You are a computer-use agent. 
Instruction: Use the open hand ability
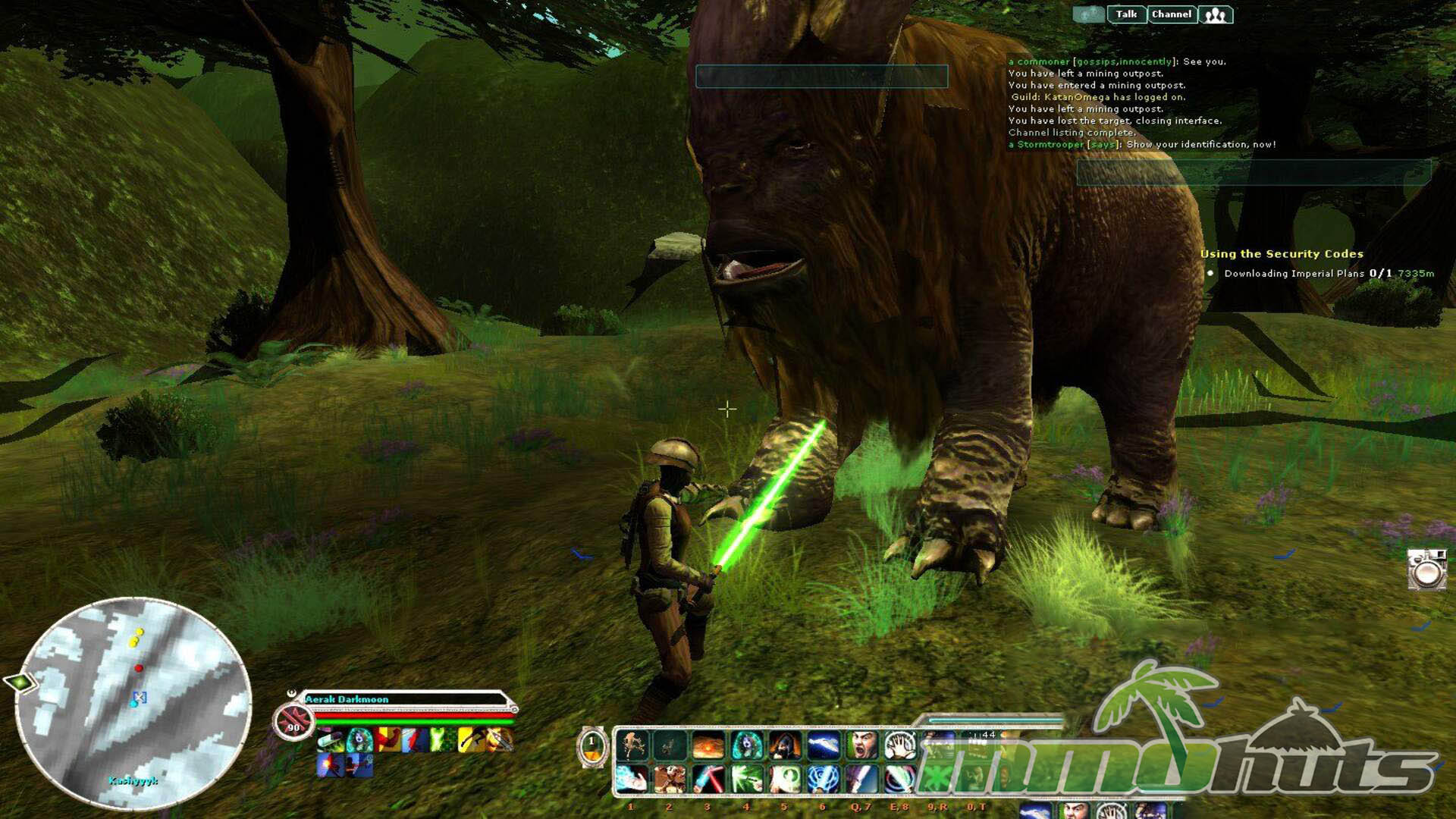(x=899, y=745)
